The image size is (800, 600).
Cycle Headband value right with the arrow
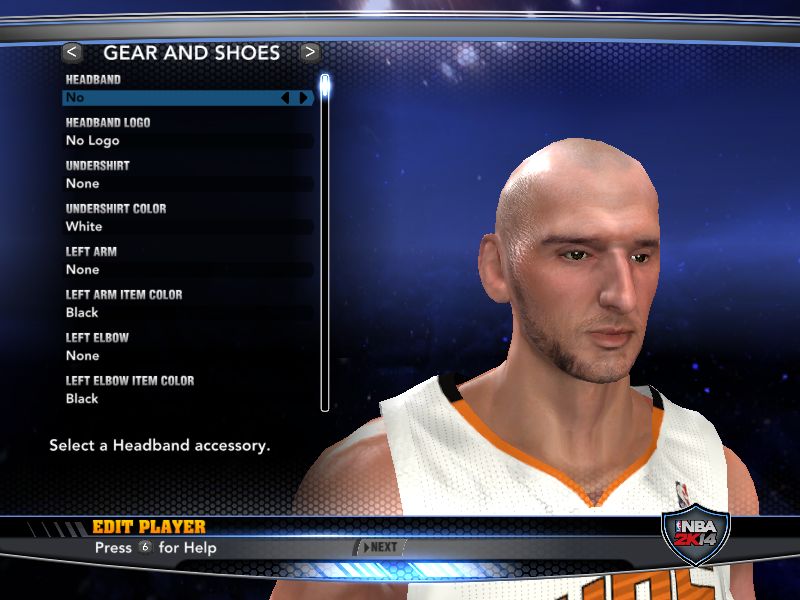point(303,98)
